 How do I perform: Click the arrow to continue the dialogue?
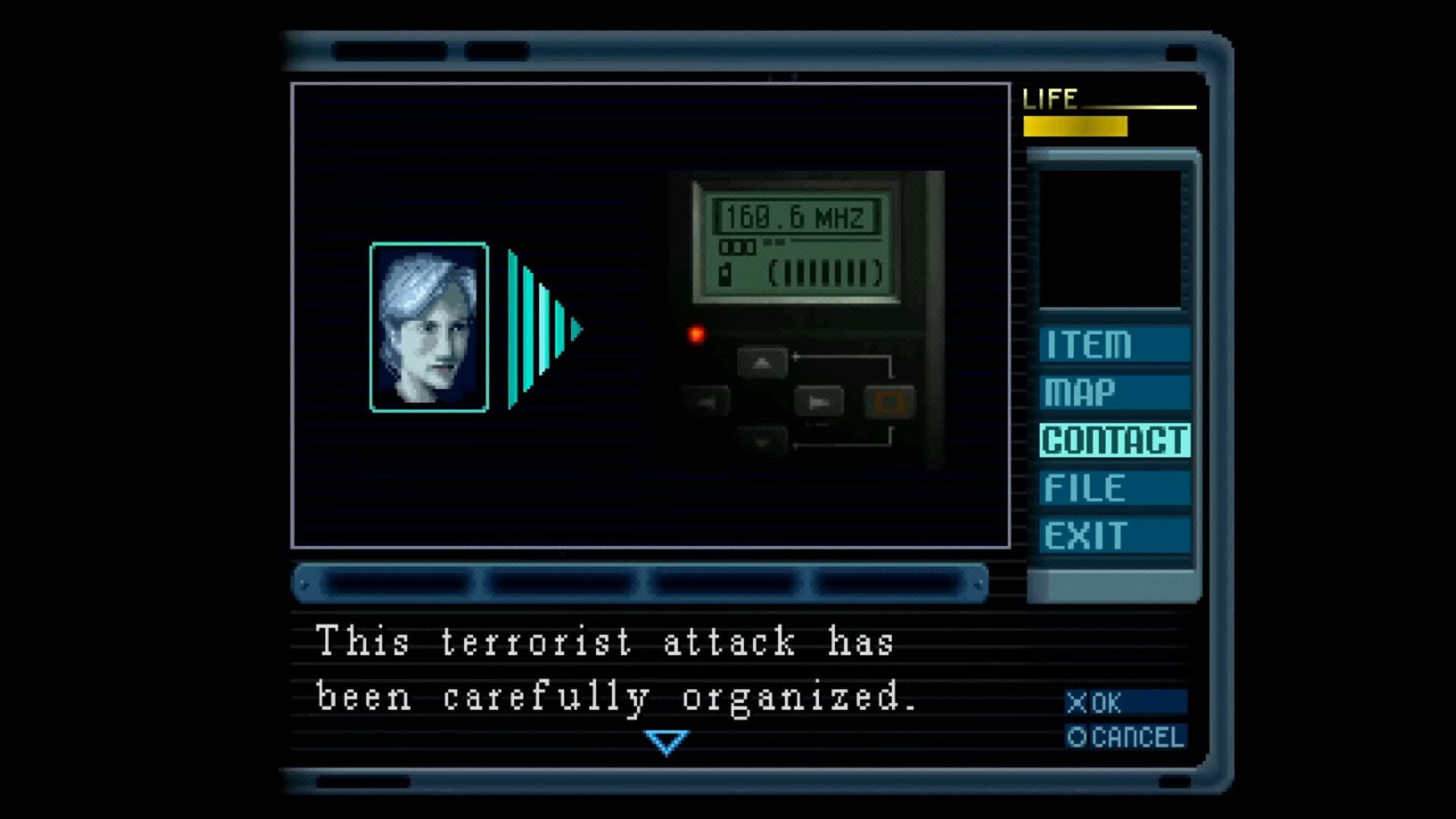[x=666, y=743]
